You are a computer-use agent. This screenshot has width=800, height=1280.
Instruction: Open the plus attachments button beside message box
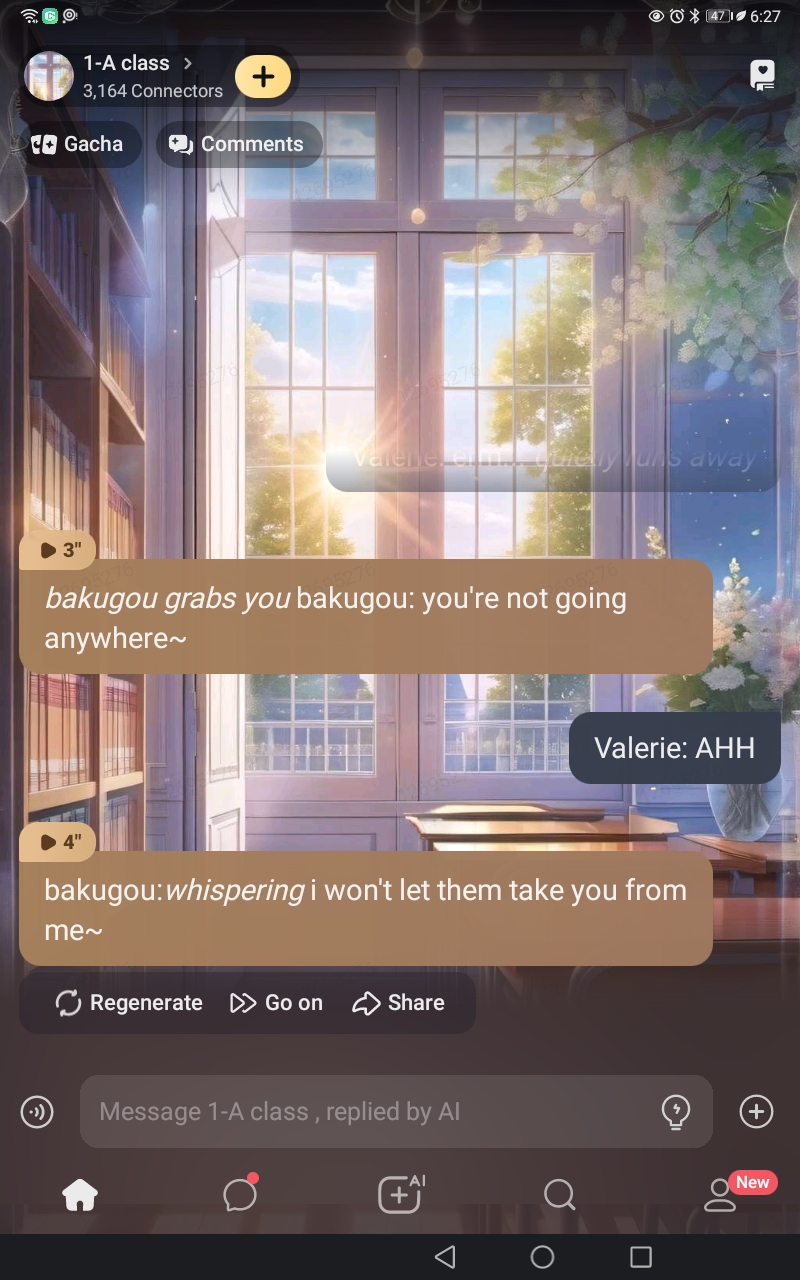[756, 1111]
